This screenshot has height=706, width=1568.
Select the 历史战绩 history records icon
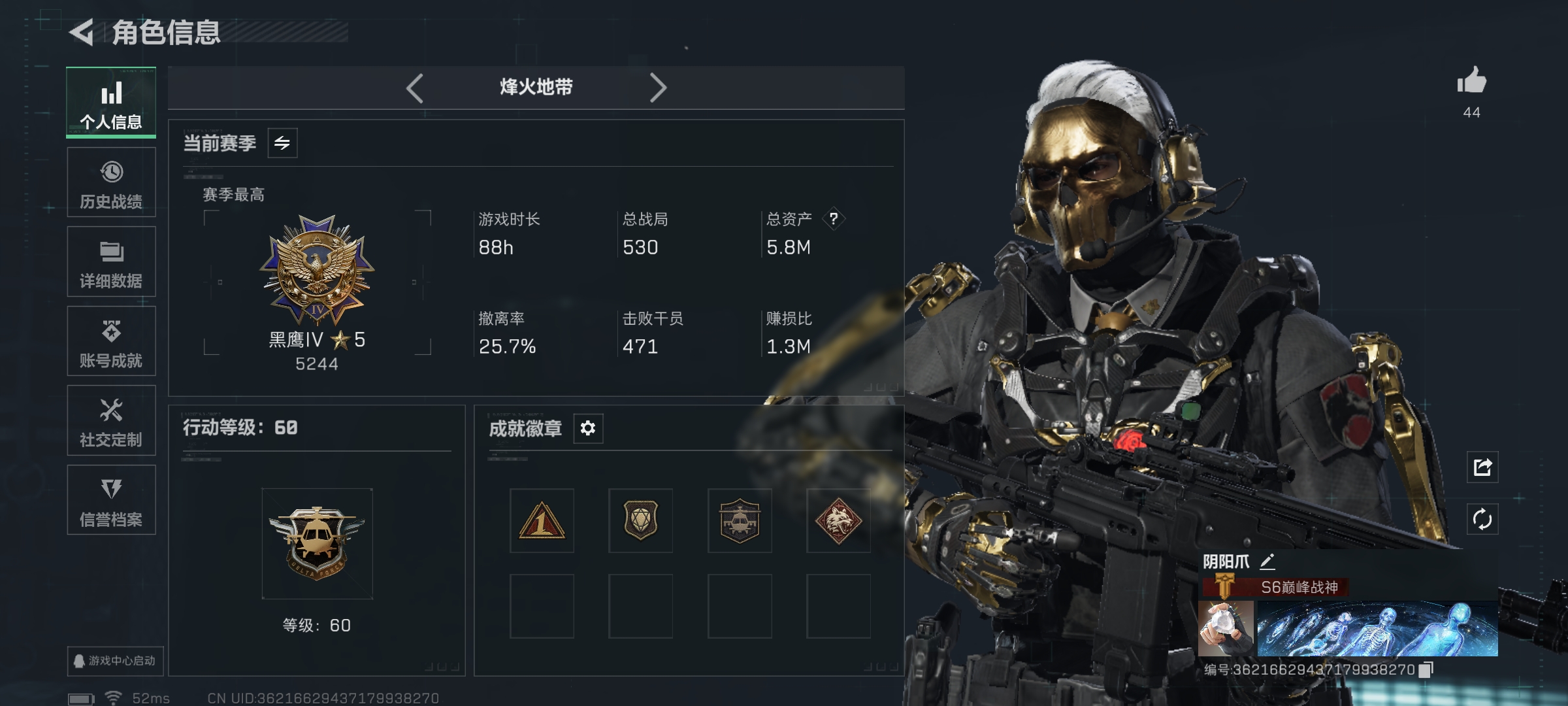tap(111, 182)
